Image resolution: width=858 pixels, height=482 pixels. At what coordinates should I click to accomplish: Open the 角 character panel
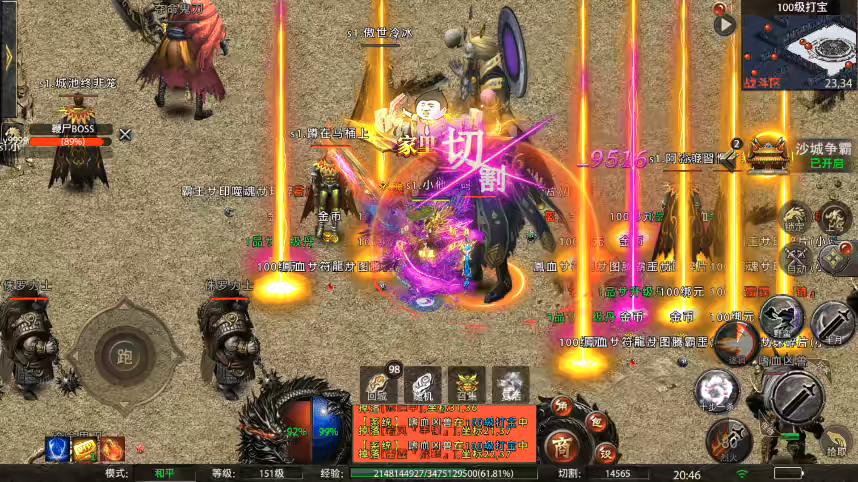562,407
